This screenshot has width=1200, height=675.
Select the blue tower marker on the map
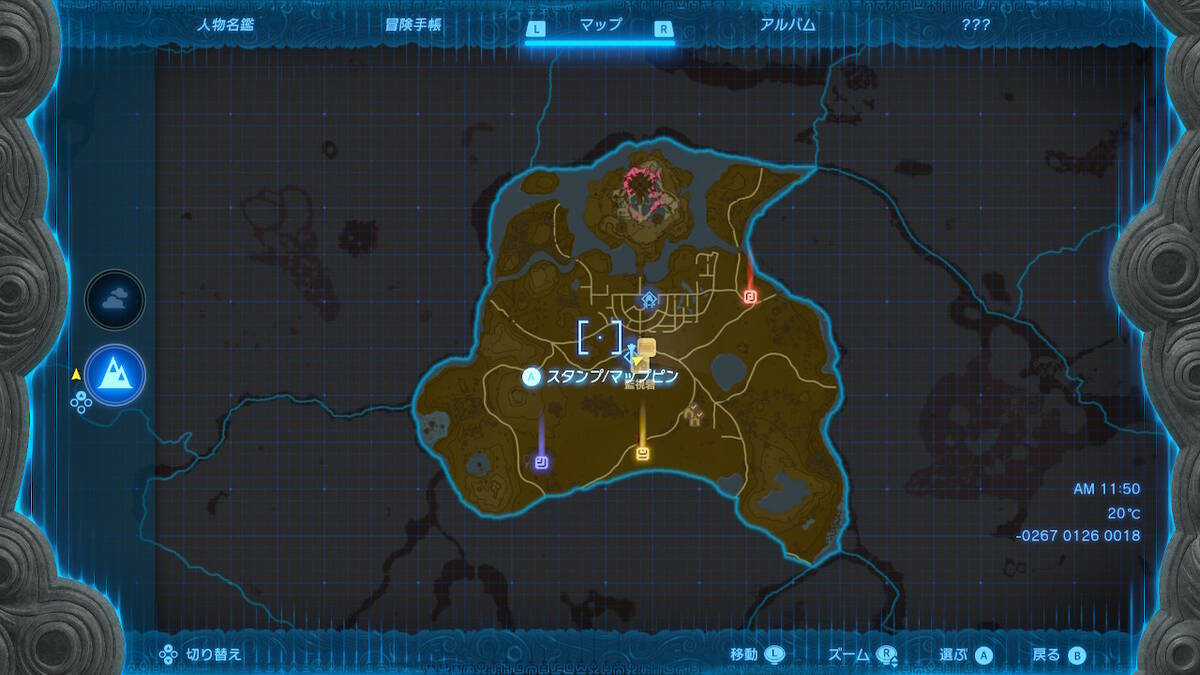click(x=649, y=299)
